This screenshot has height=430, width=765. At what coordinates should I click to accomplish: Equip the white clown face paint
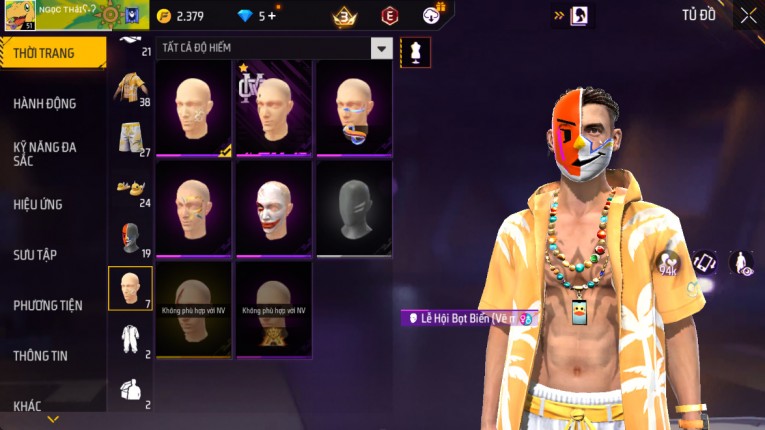[x=274, y=208]
